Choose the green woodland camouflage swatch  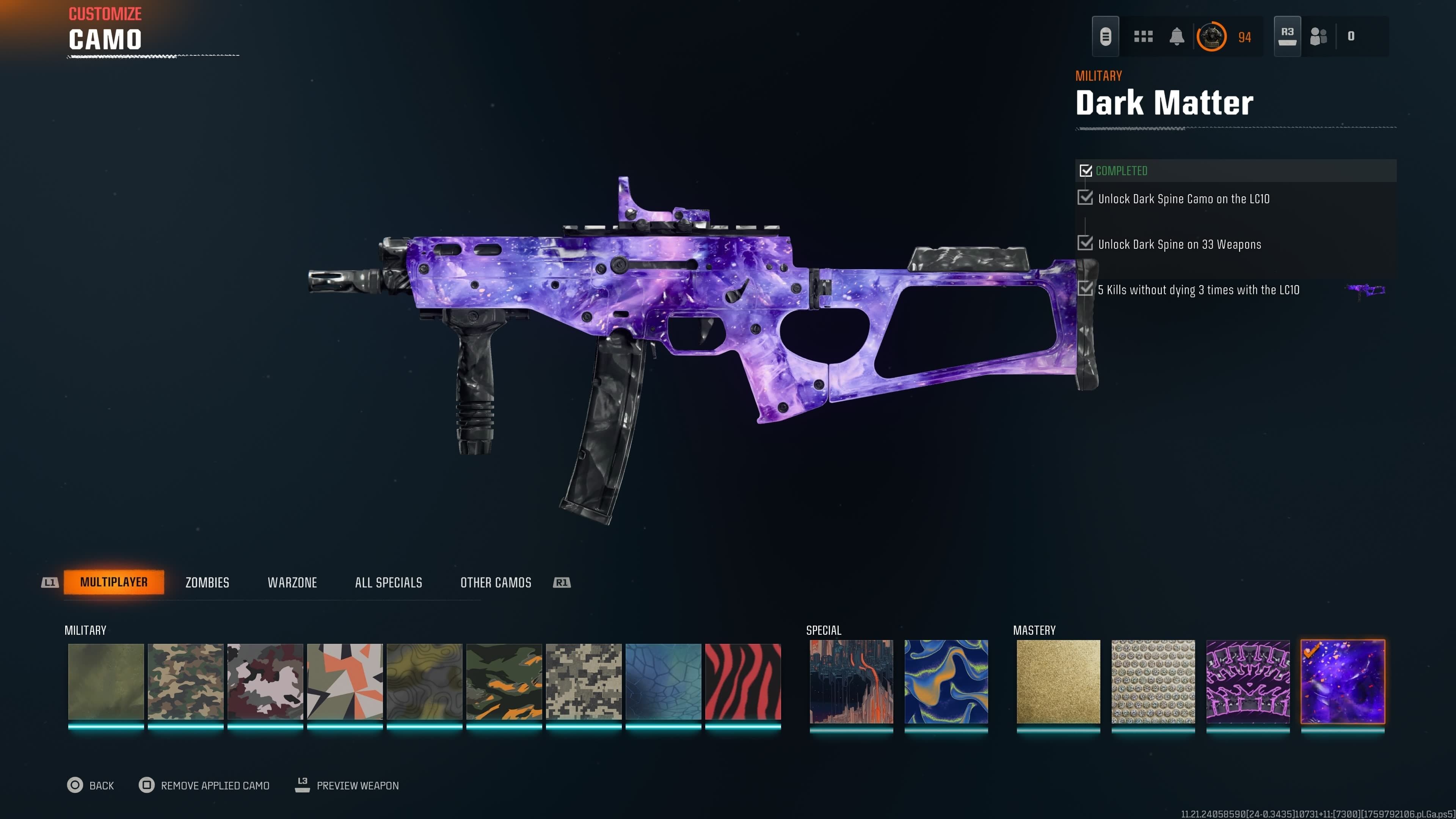pyautogui.click(x=185, y=682)
